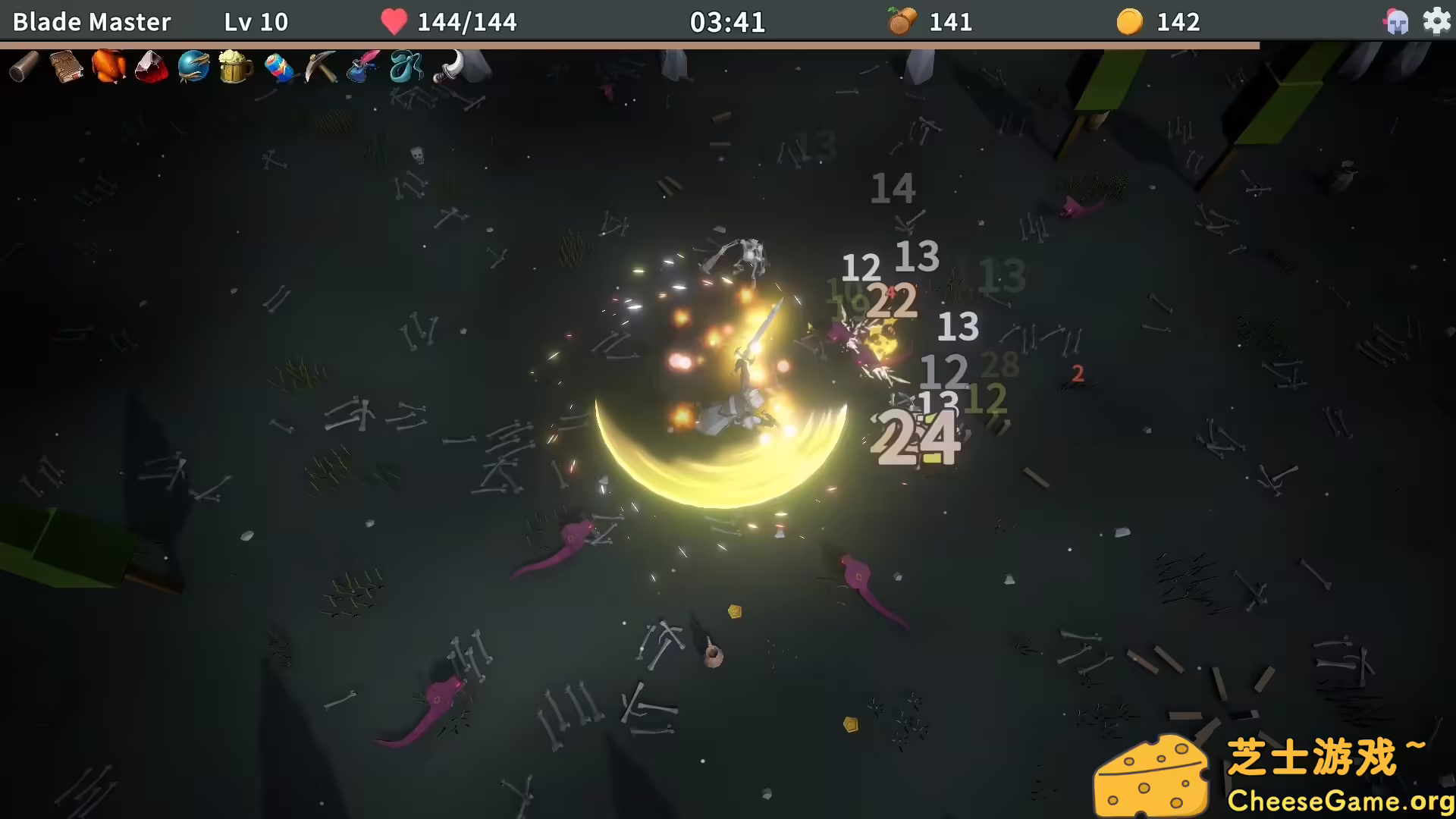The width and height of the screenshot is (1456, 819).
Task: Select the beer mug item
Action: (236, 68)
